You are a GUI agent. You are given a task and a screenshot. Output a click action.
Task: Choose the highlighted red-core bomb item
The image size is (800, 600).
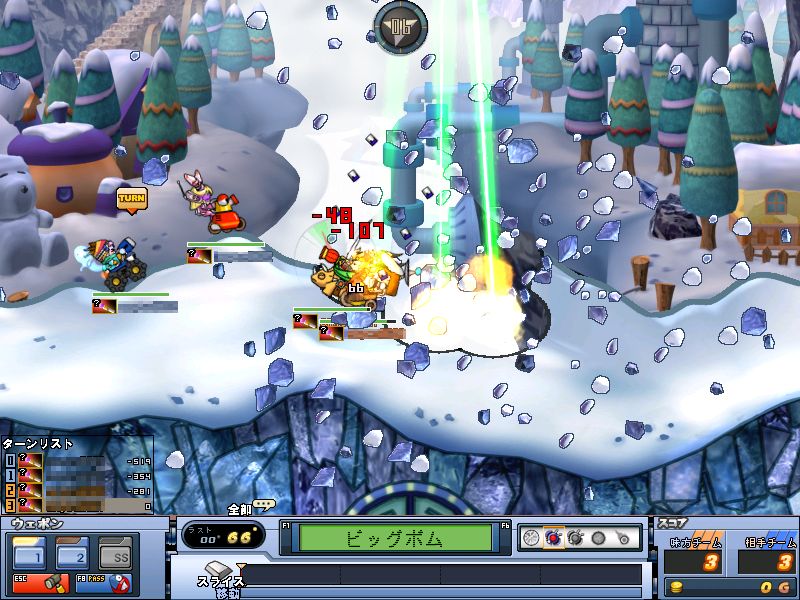553,537
